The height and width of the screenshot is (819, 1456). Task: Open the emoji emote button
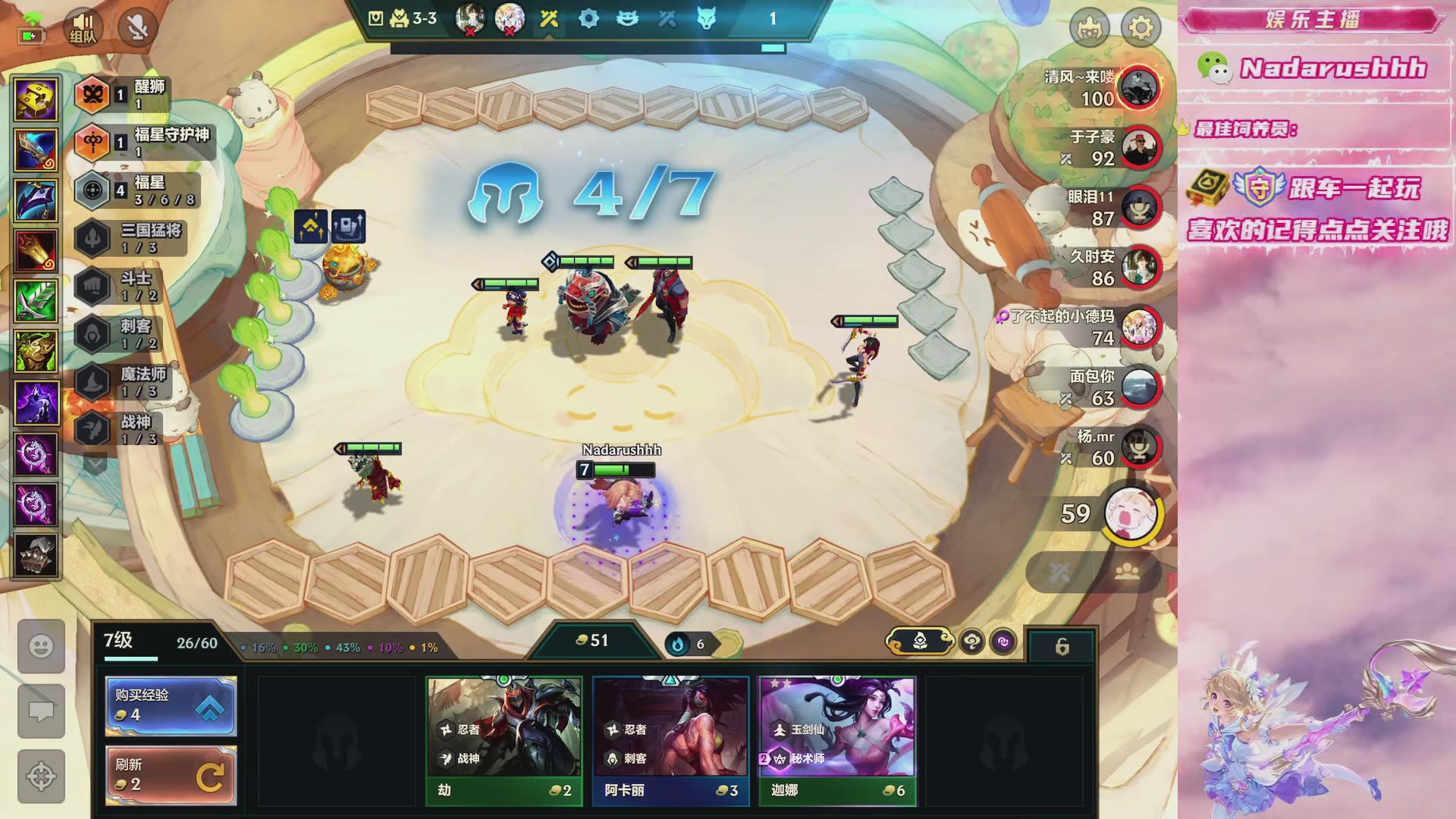(x=41, y=646)
